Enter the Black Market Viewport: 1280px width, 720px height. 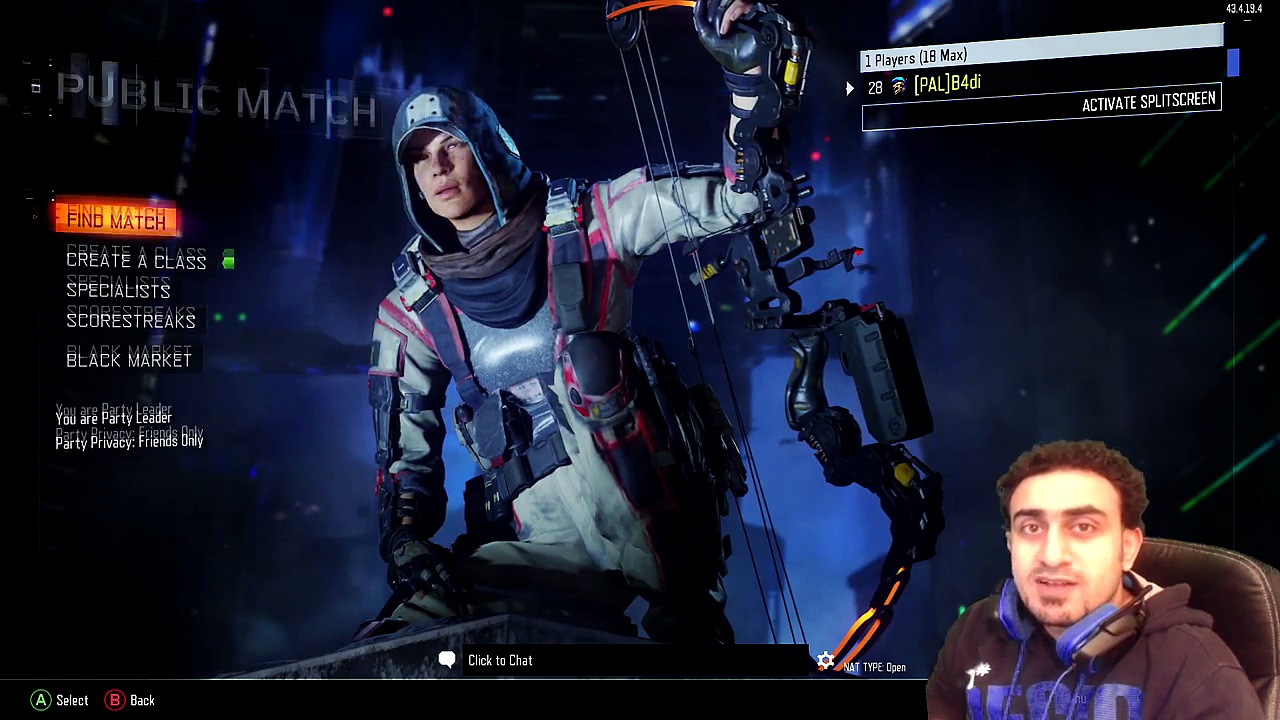click(x=129, y=360)
